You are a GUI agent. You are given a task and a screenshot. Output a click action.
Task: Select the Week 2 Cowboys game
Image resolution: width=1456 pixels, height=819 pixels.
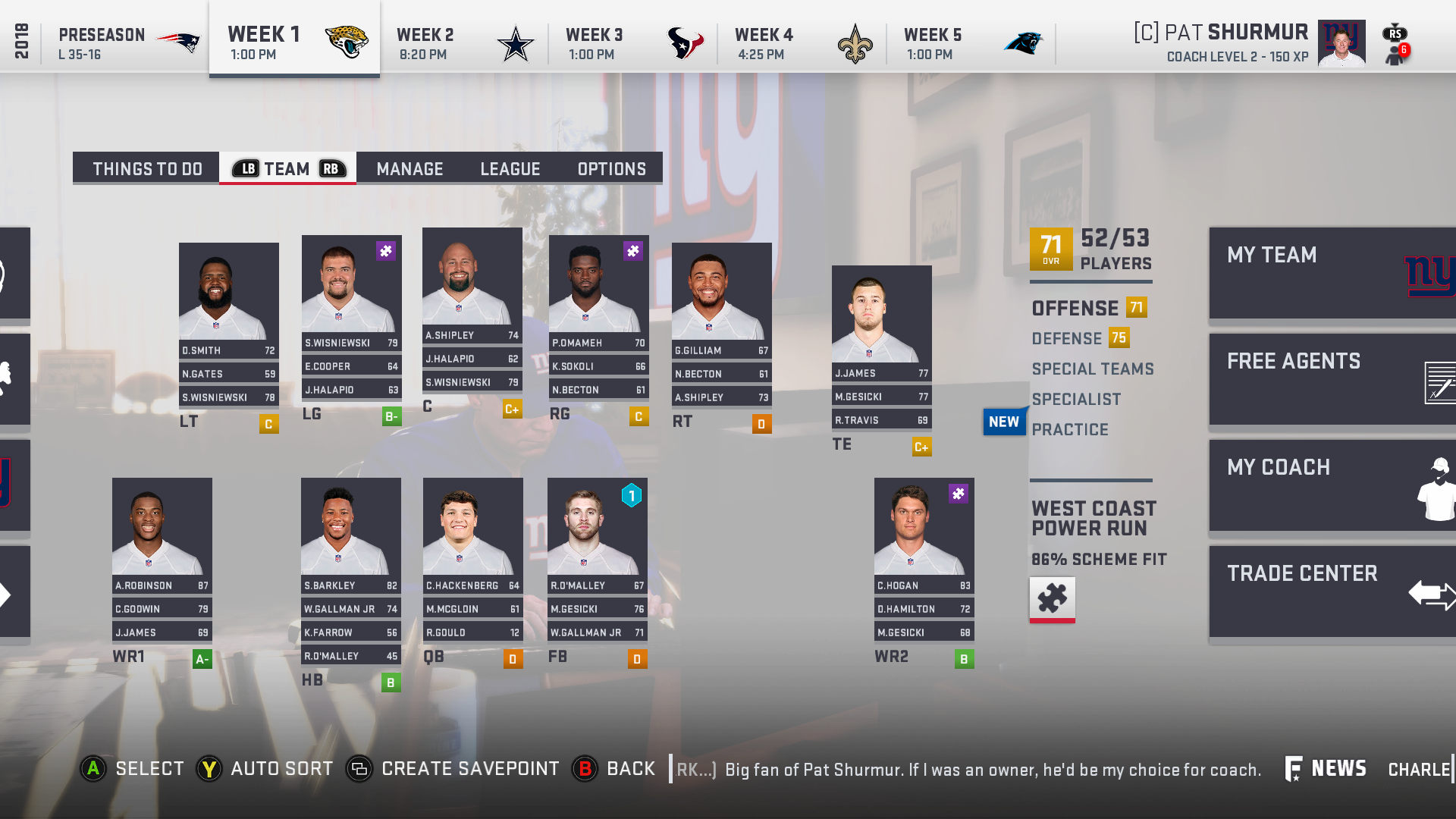click(x=463, y=43)
